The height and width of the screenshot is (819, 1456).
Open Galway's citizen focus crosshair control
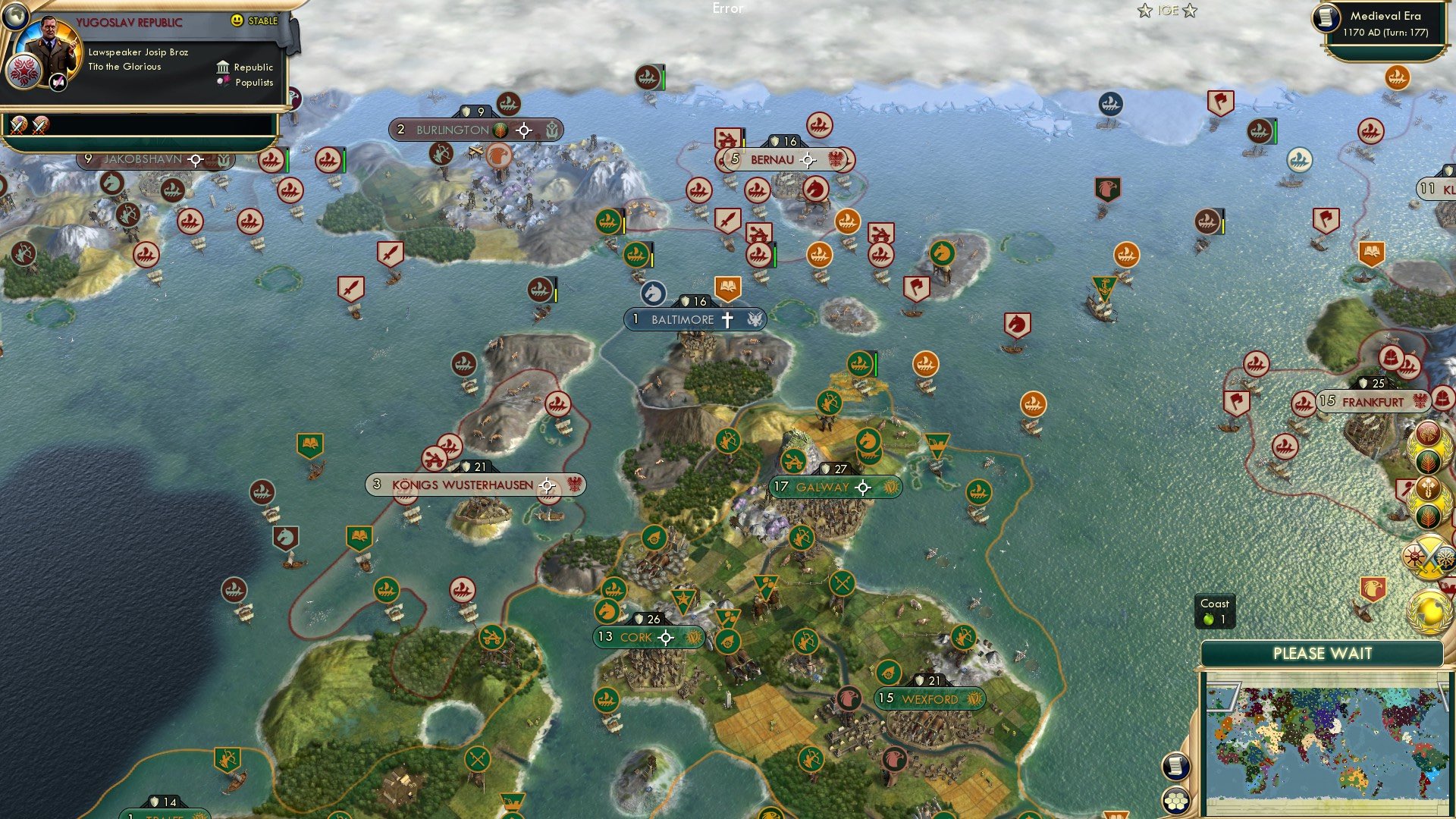coord(861,488)
